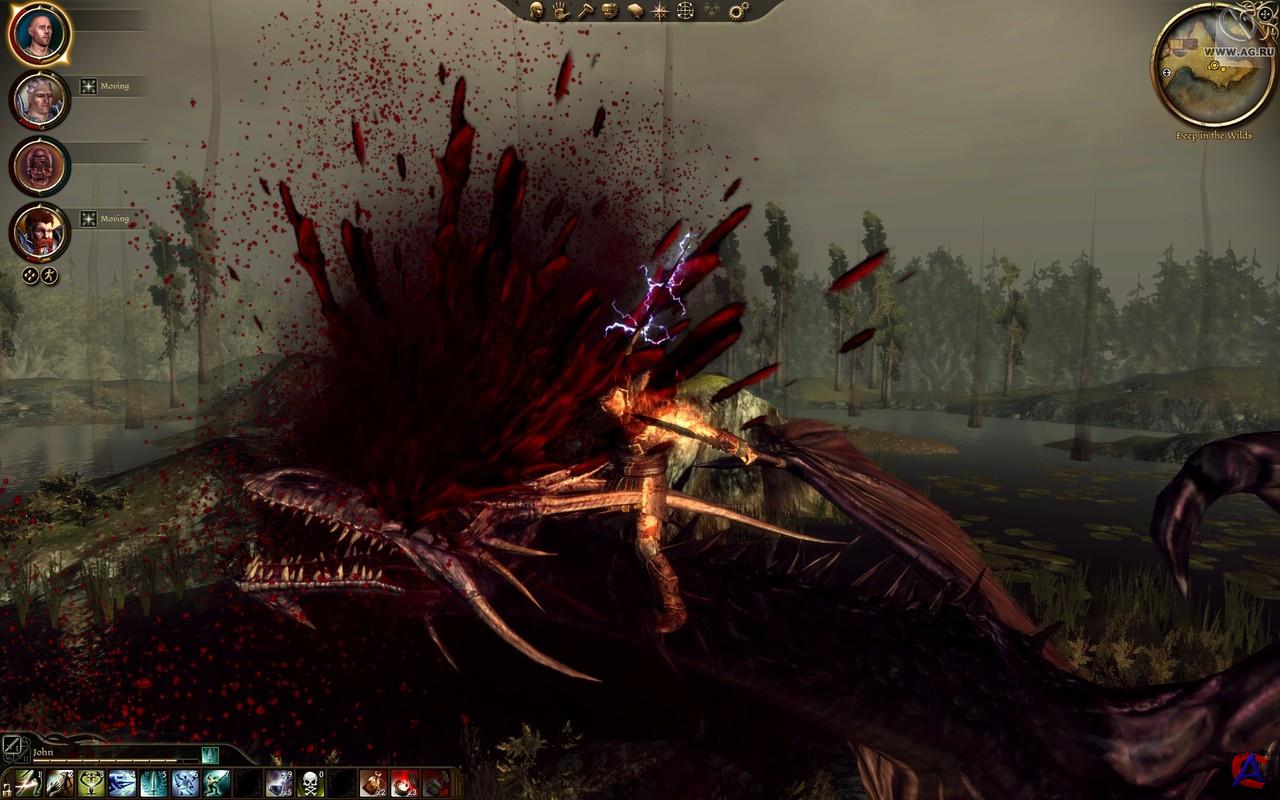Activate the skull and crossbones poison slot
The height and width of the screenshot is (800, 1280).
tap(310, 783)
